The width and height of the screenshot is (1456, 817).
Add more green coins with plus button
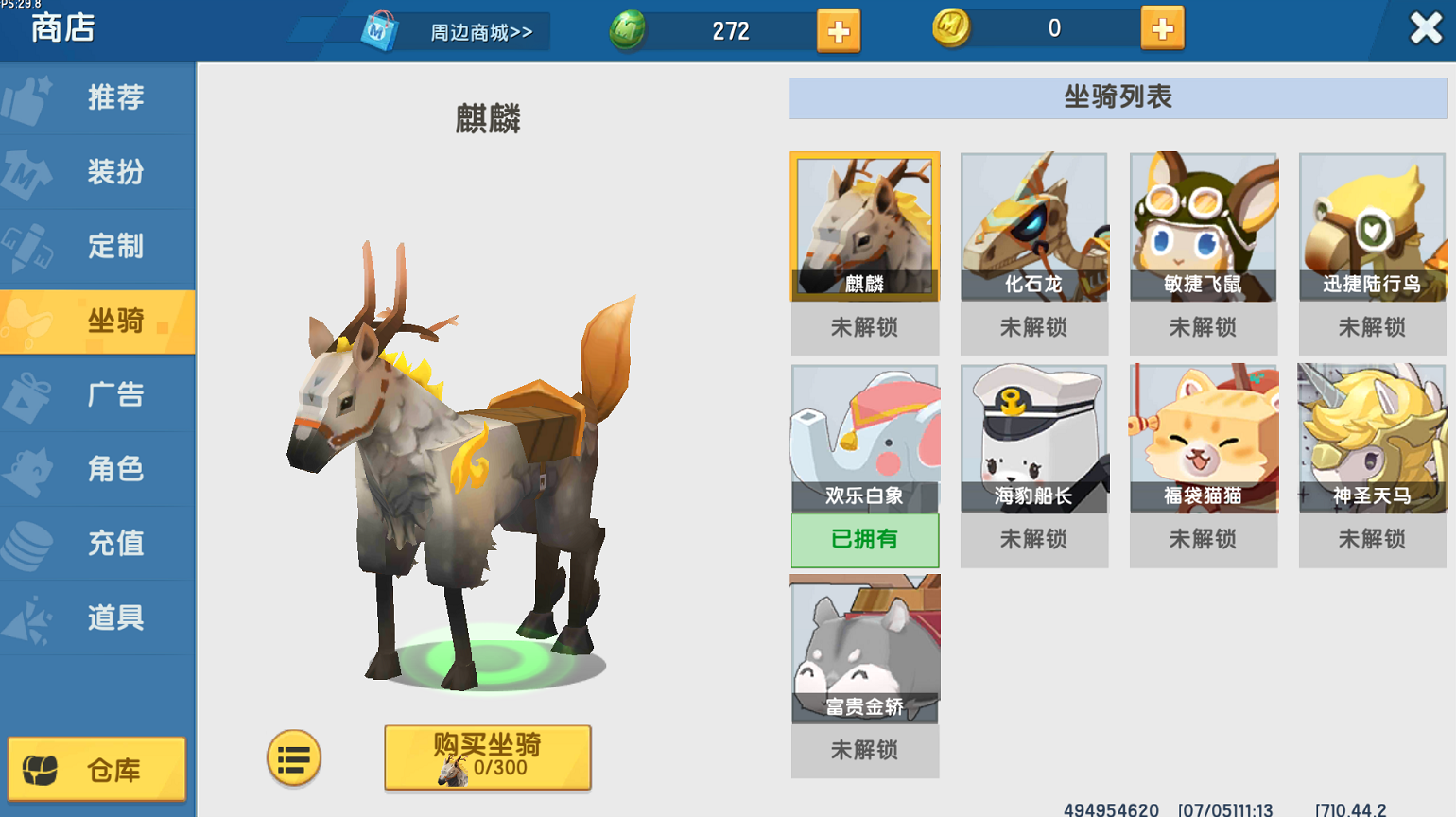(x=838, y=31)
